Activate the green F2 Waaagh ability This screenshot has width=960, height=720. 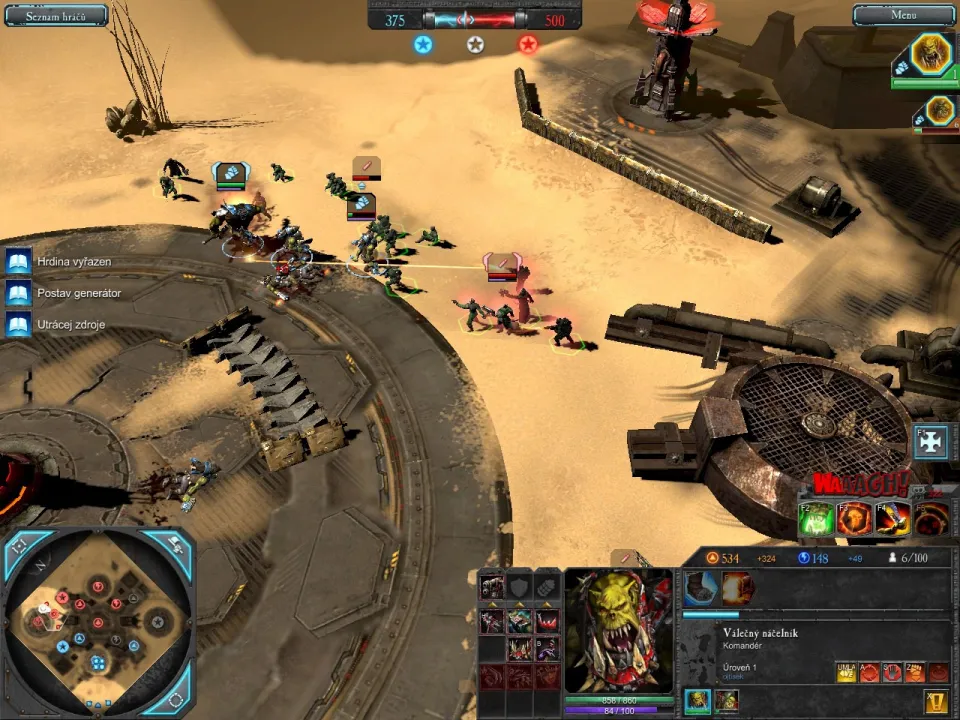coord(818,518)
